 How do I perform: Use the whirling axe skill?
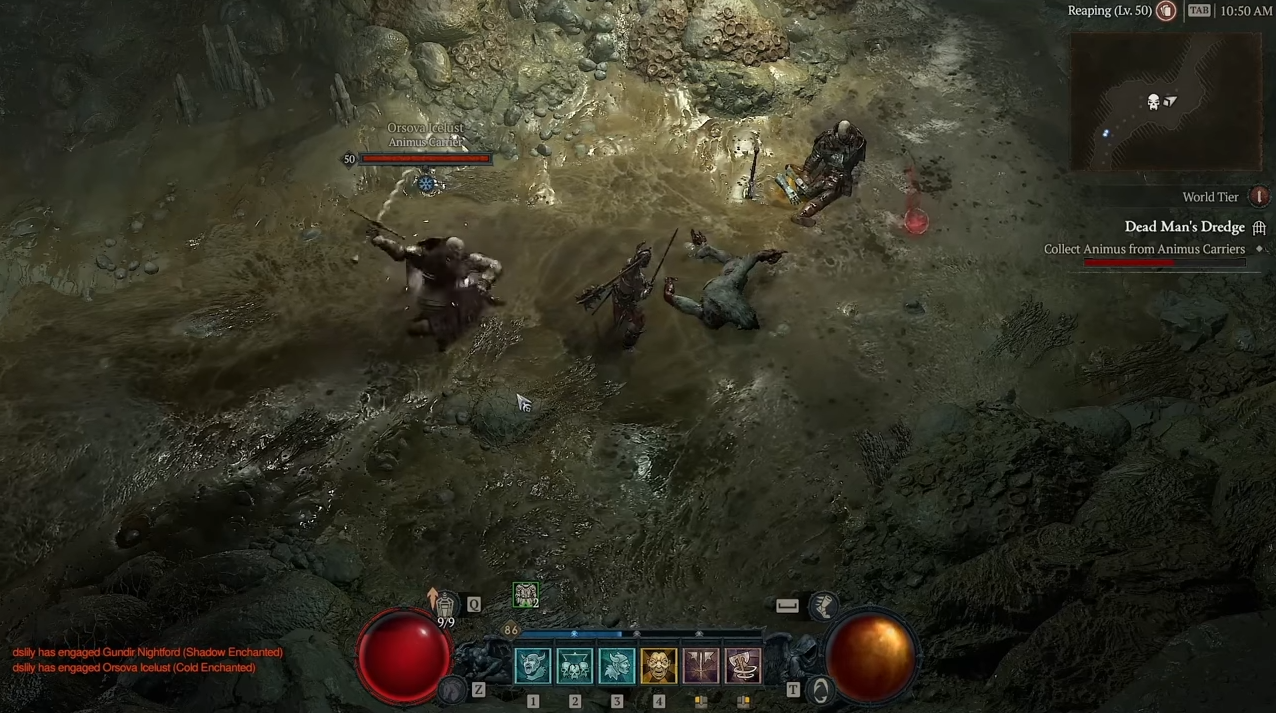pos(742,666)
